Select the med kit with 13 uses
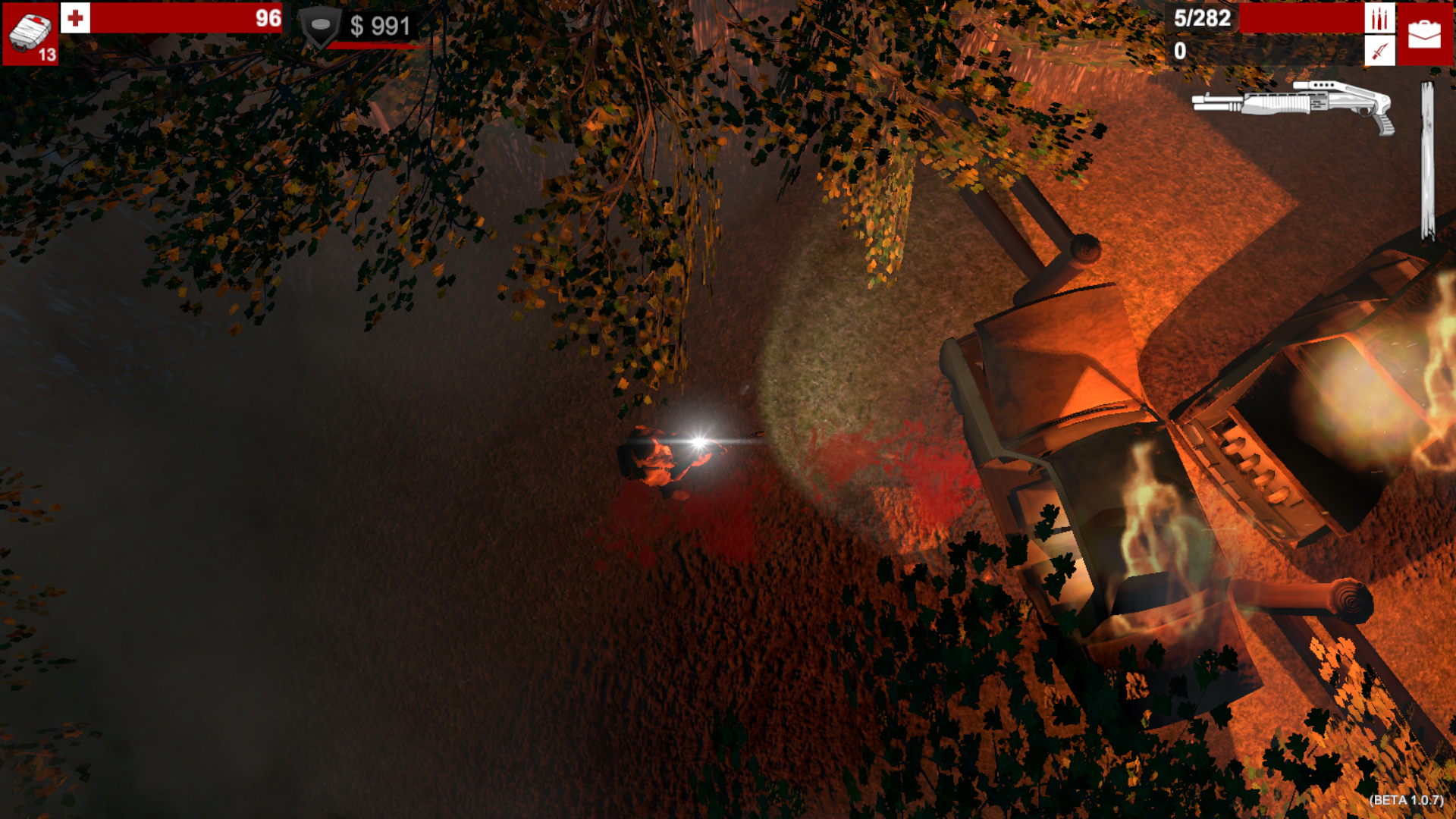 pos(30,32)
